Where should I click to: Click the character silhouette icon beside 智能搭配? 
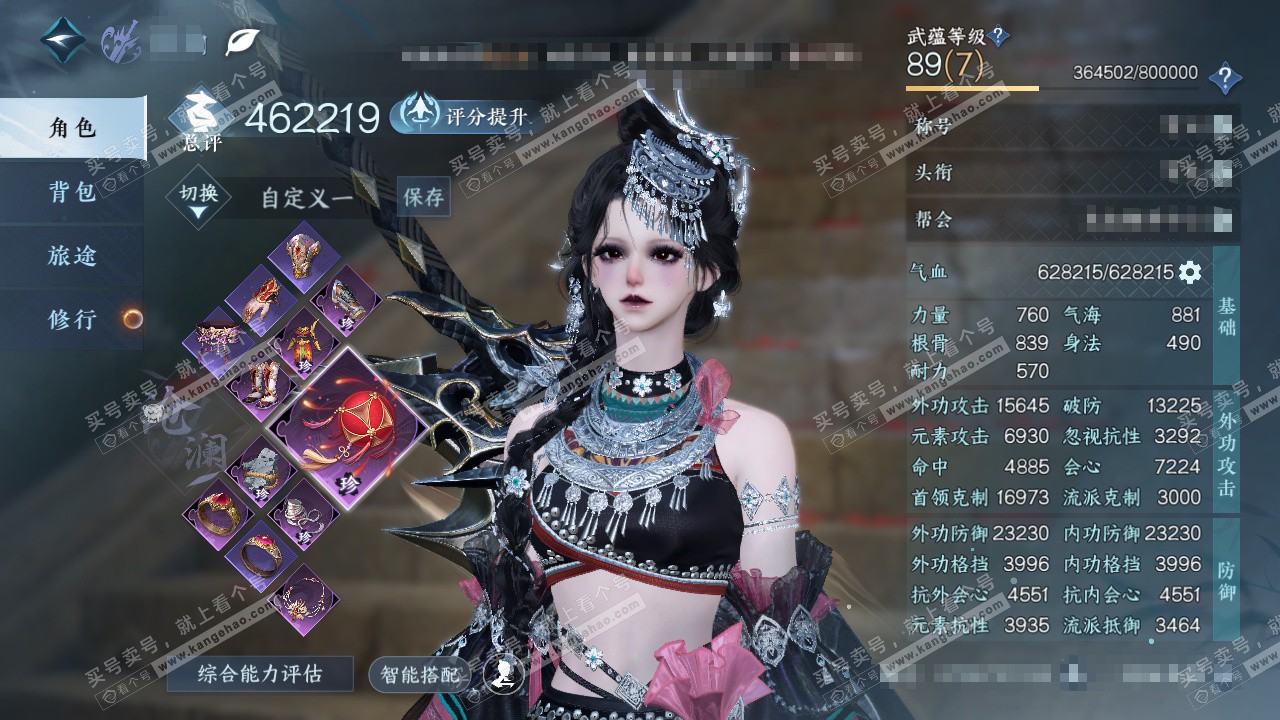[x=503, y=674]
